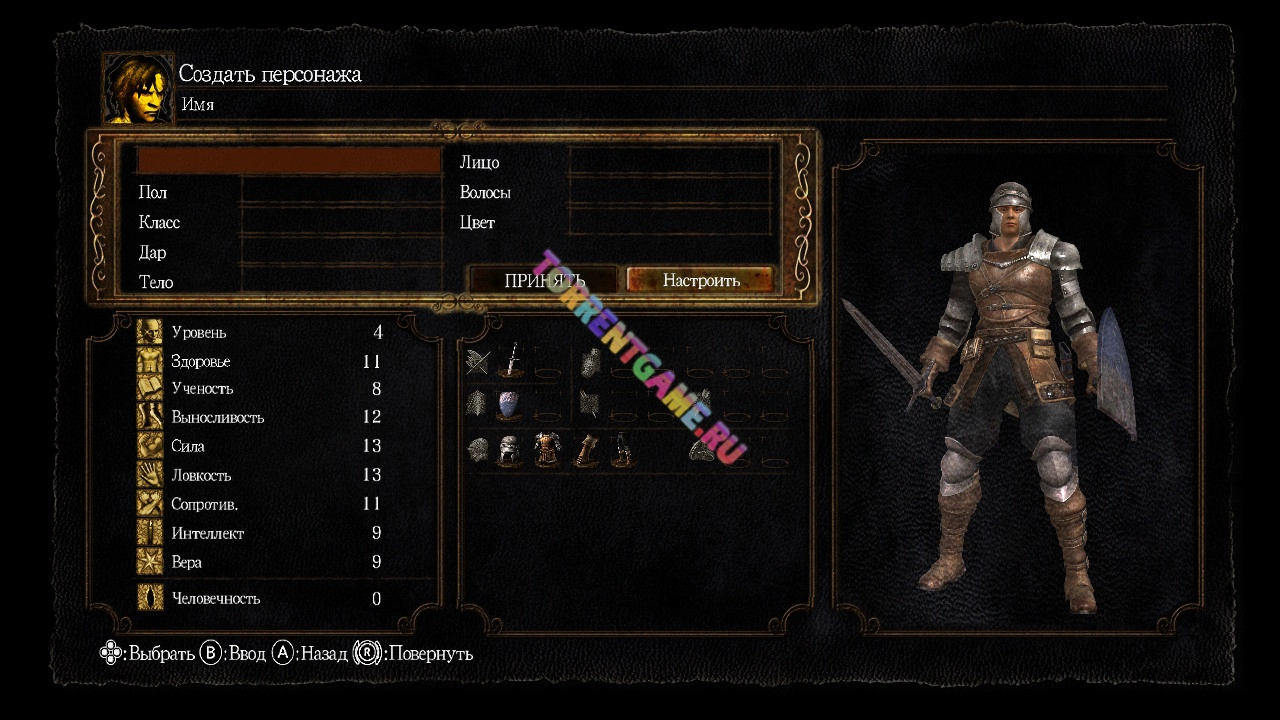Open the Дар (gift) option field
Screen dimensions: 1280x720
[341, 252]
